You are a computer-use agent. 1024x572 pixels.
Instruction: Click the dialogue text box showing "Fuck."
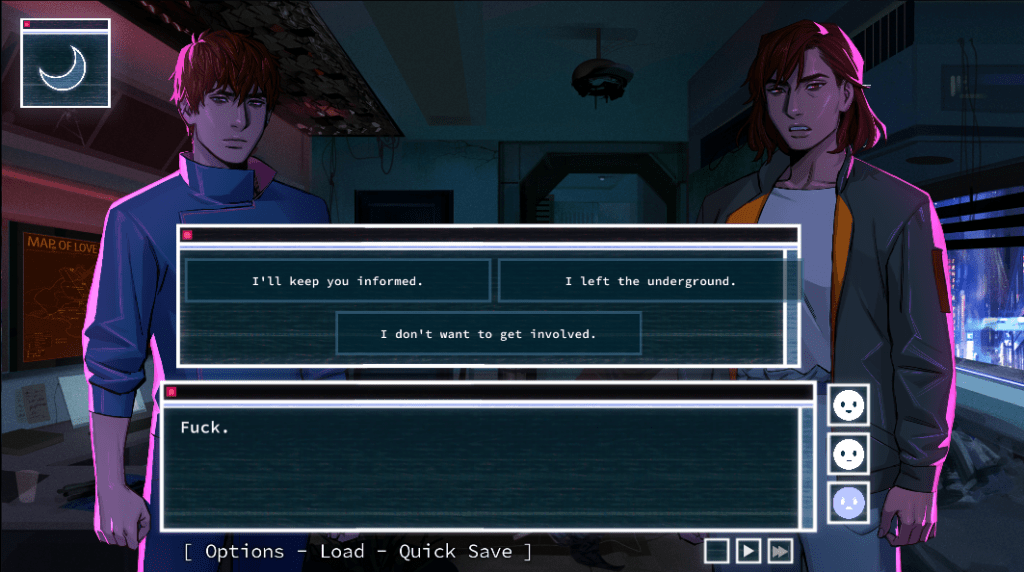(481, 466)
